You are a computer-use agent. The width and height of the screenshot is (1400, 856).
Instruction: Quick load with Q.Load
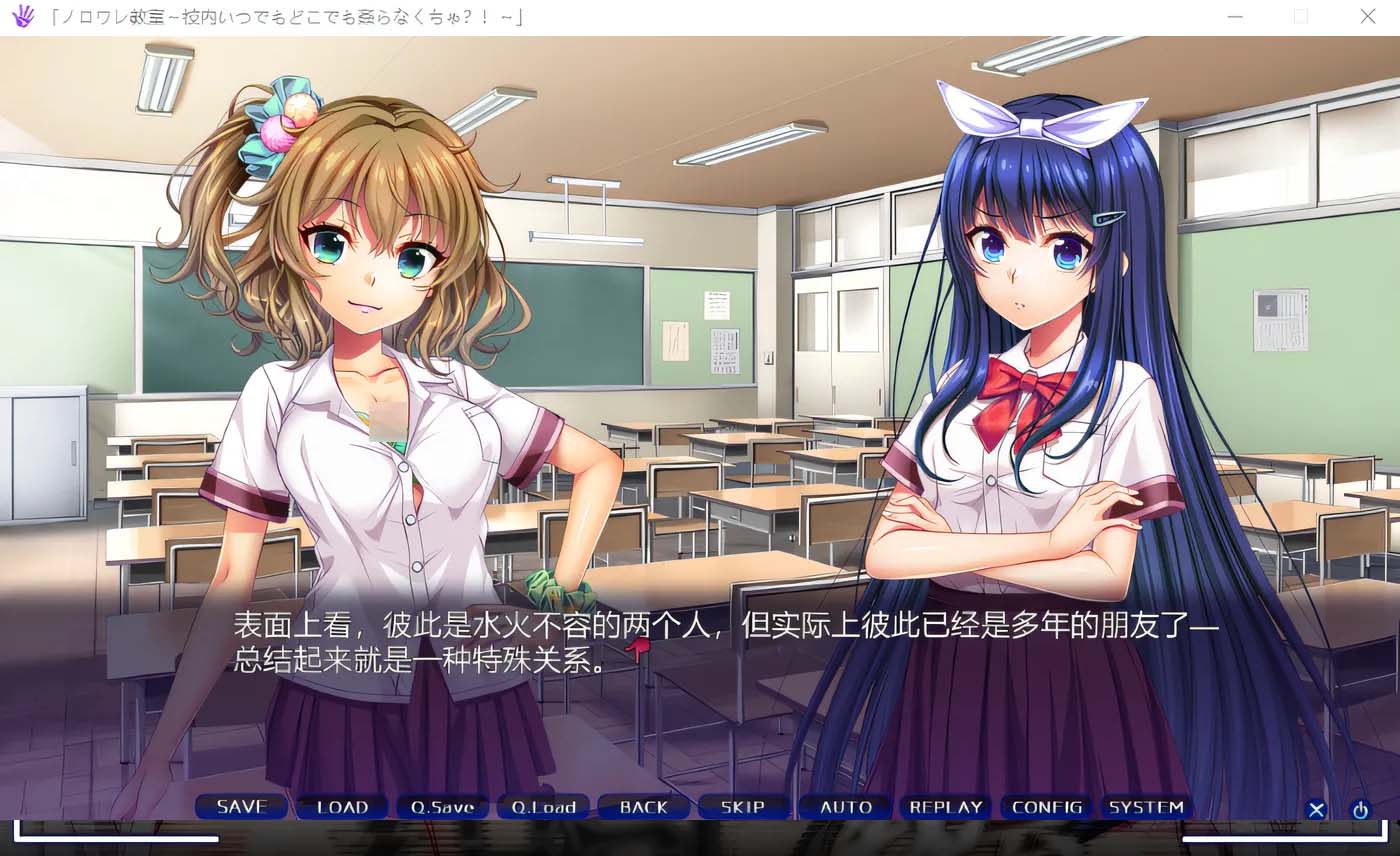[x=543, y=807]
